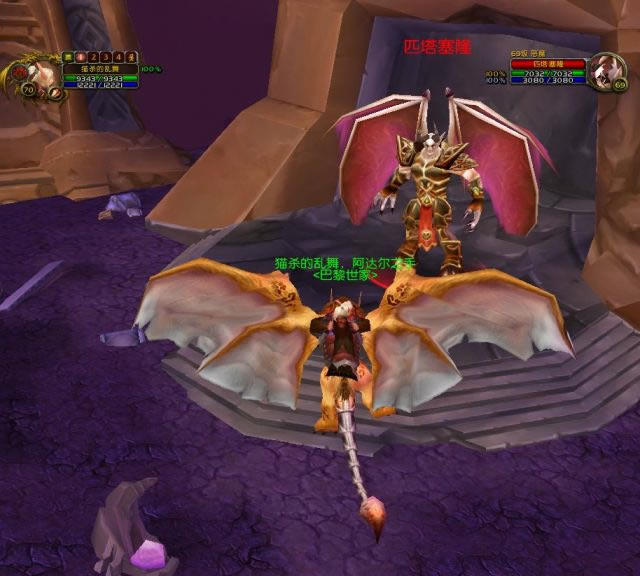
Task: Click the small button labeled 3
Action: [x=106, y=57]
